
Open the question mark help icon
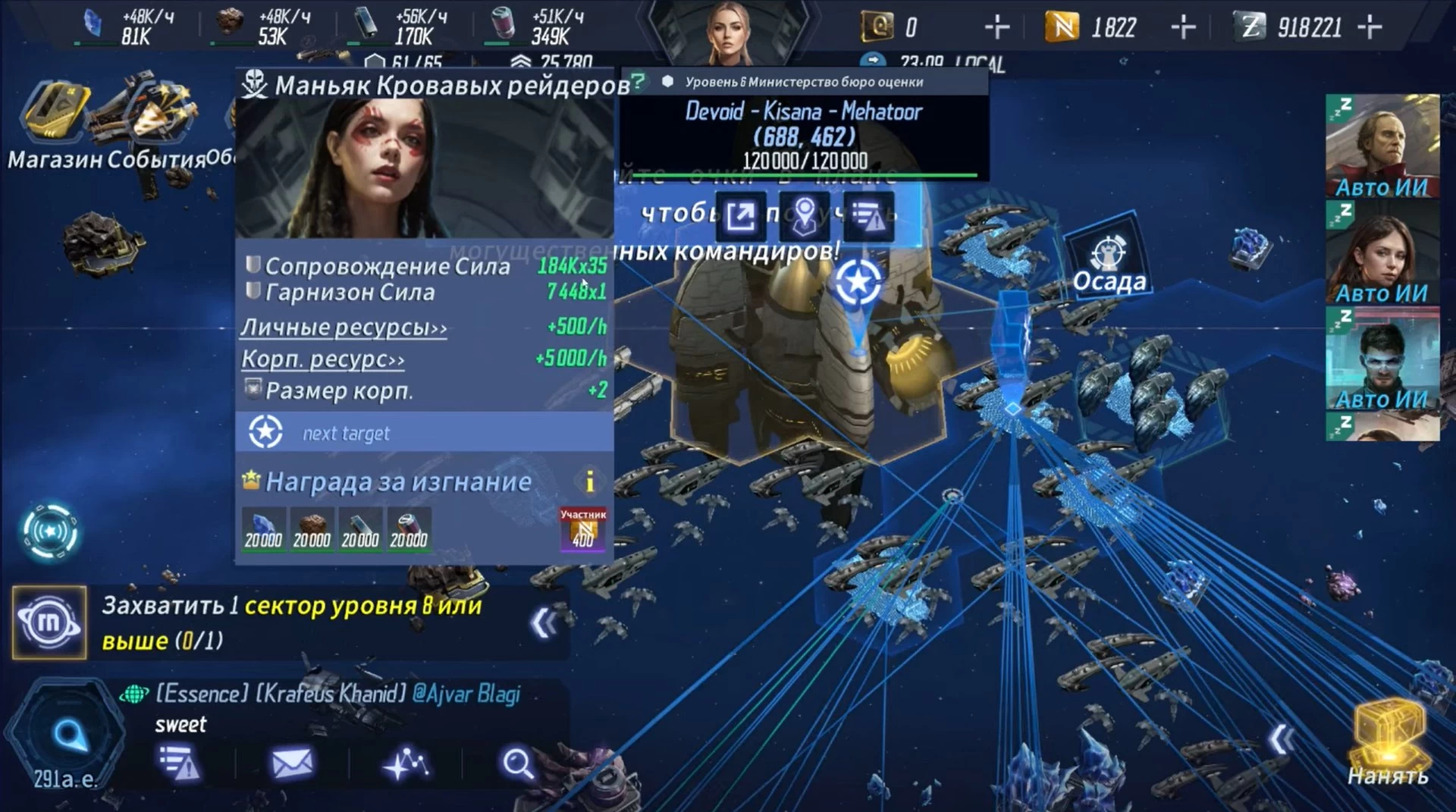(x=639, y=81)
